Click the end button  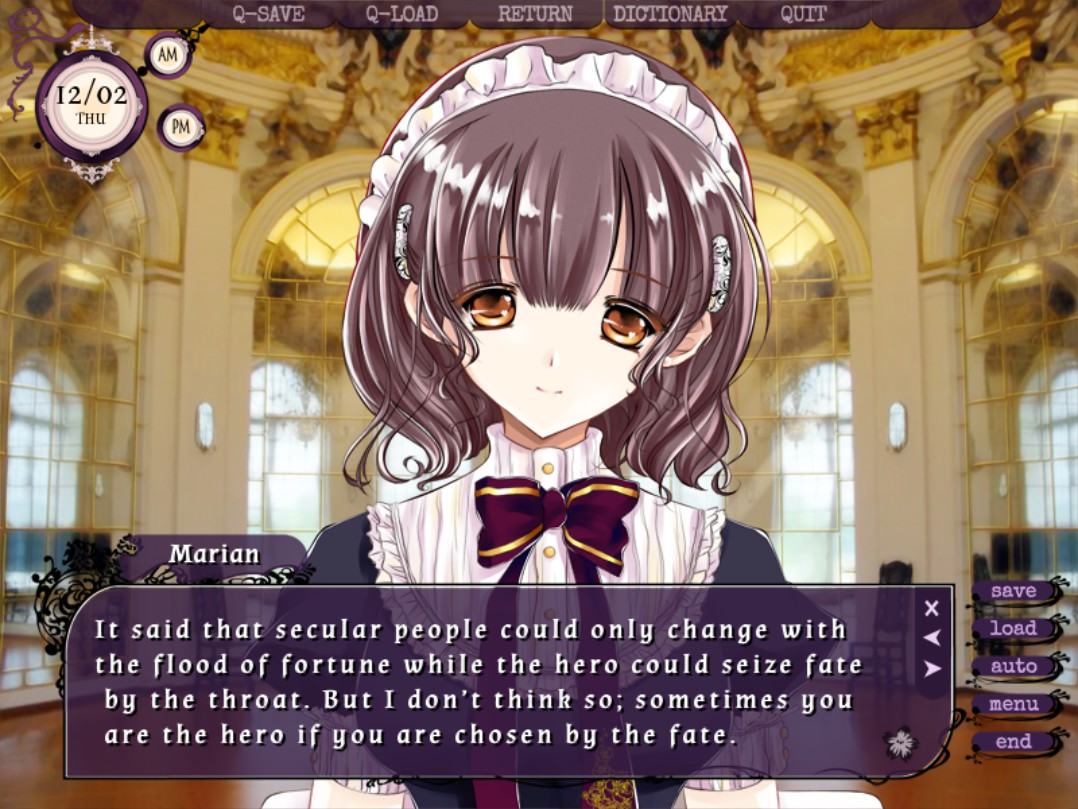point(1013,742)
